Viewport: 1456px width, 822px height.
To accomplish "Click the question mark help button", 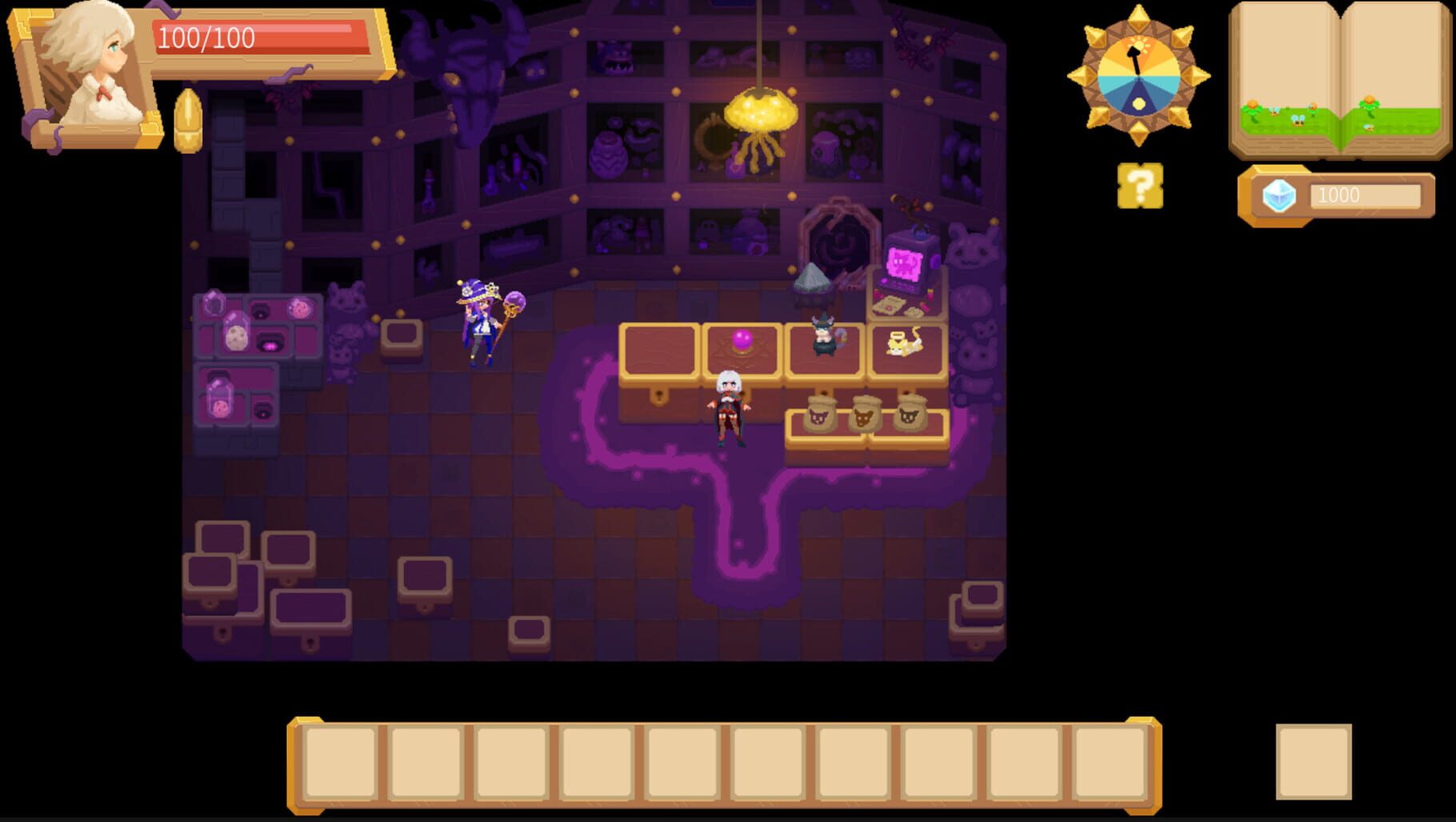I will 1141,186.
